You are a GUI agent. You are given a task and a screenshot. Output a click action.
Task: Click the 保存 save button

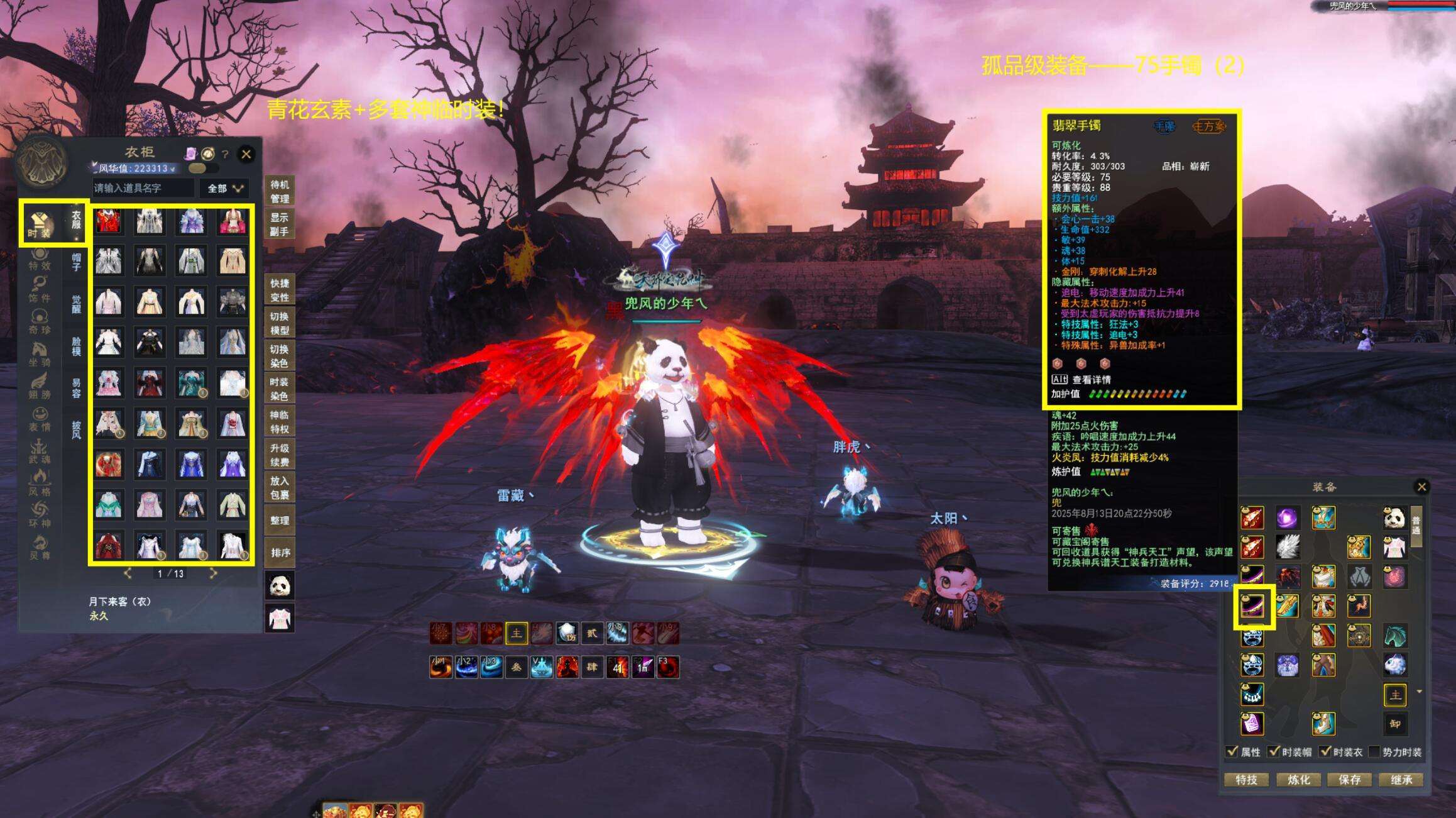(1350, 780)
